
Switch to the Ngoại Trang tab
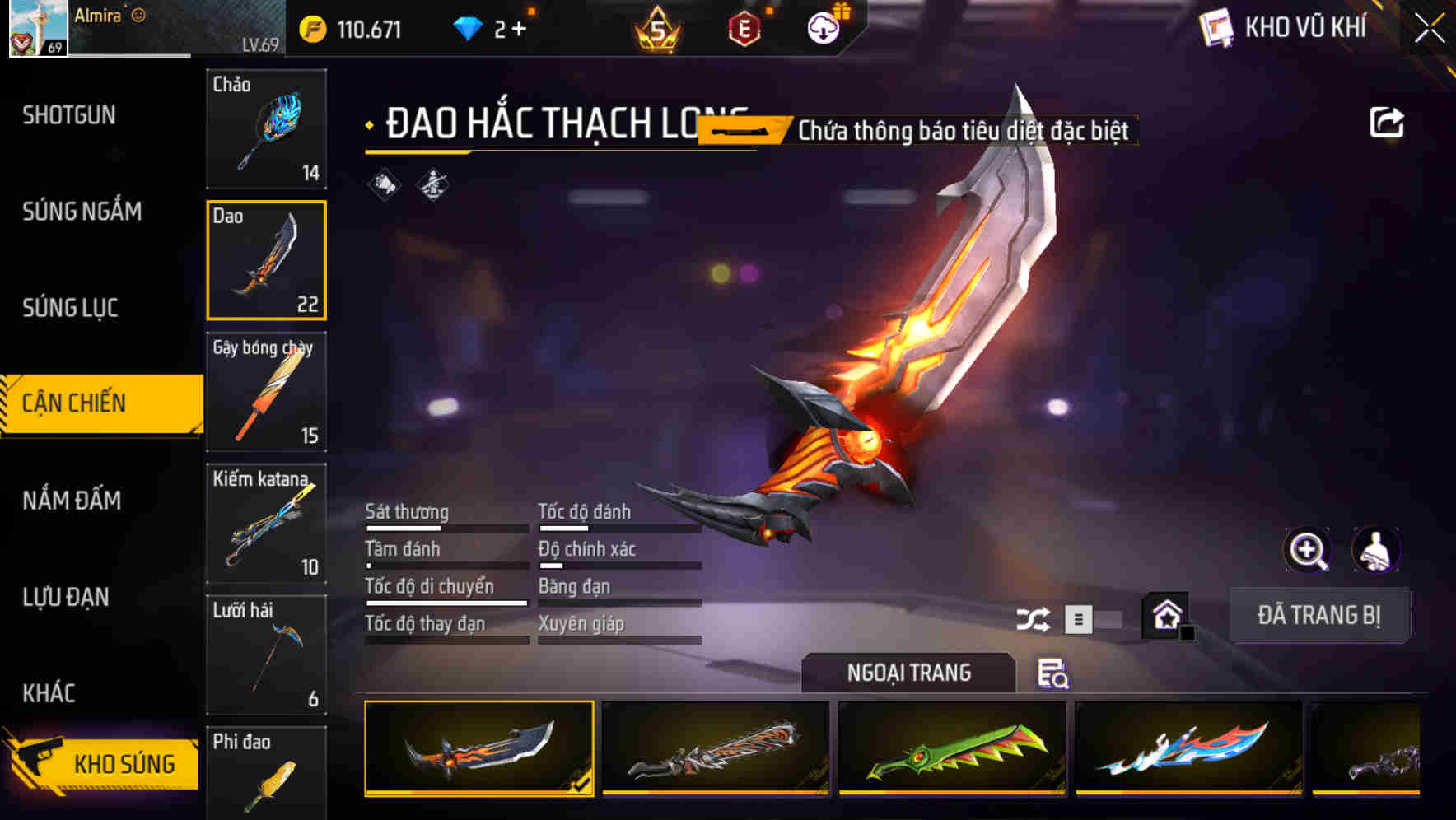point(910,672)
